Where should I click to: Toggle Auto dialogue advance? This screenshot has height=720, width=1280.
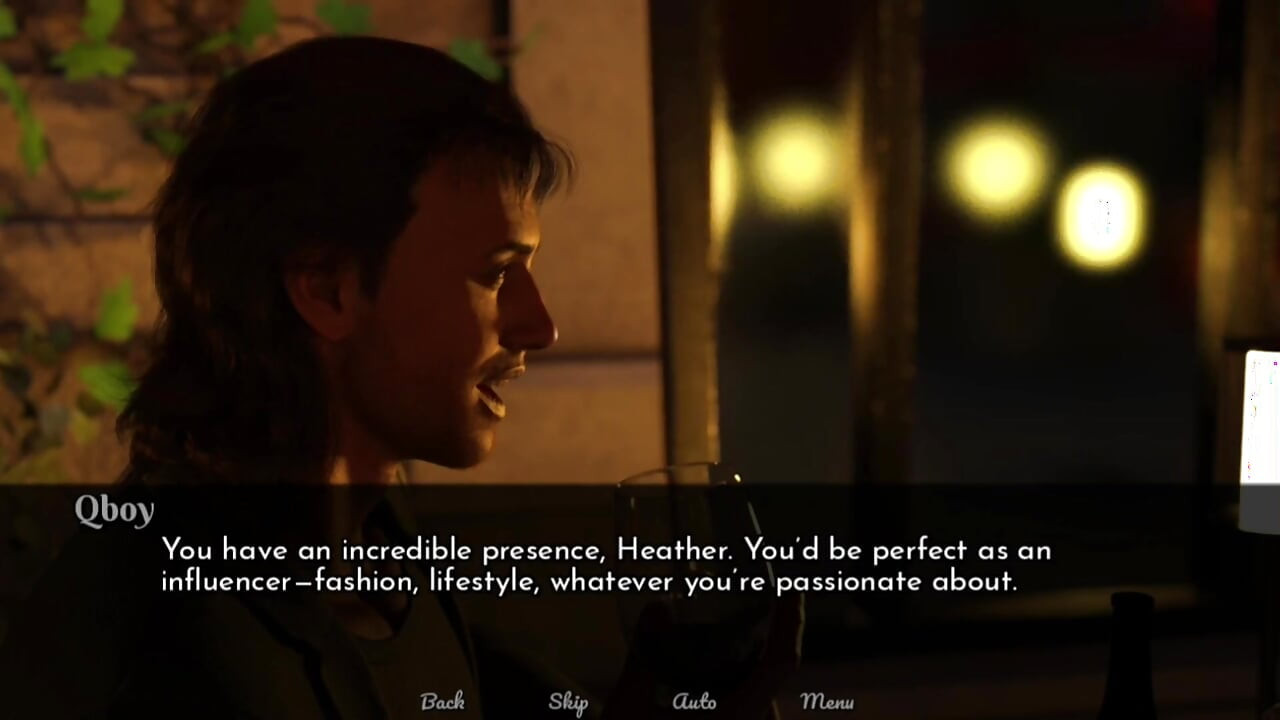(694, 702)
